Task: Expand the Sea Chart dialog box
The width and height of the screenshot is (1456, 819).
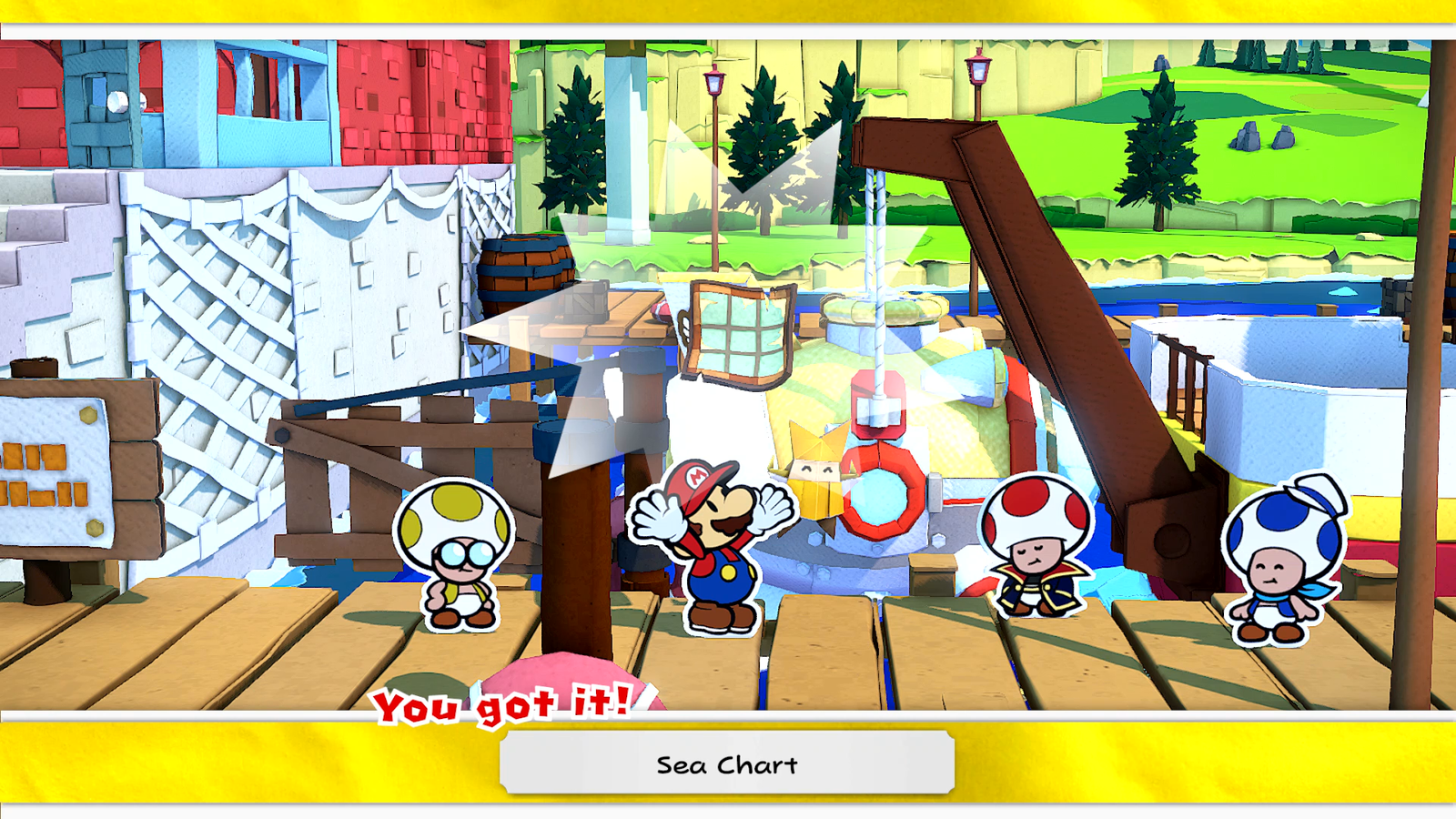Action: (728, 765)
